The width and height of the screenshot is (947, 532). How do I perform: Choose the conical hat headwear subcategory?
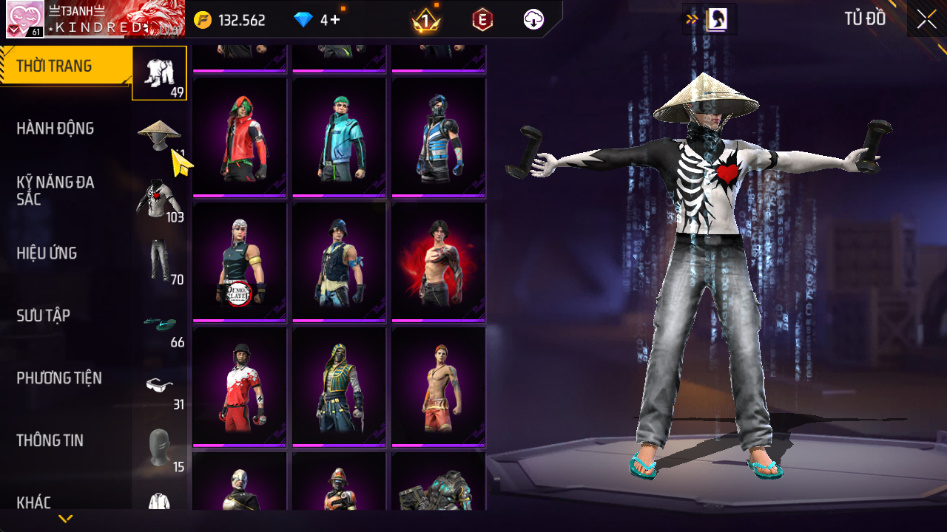pos(159,134)
